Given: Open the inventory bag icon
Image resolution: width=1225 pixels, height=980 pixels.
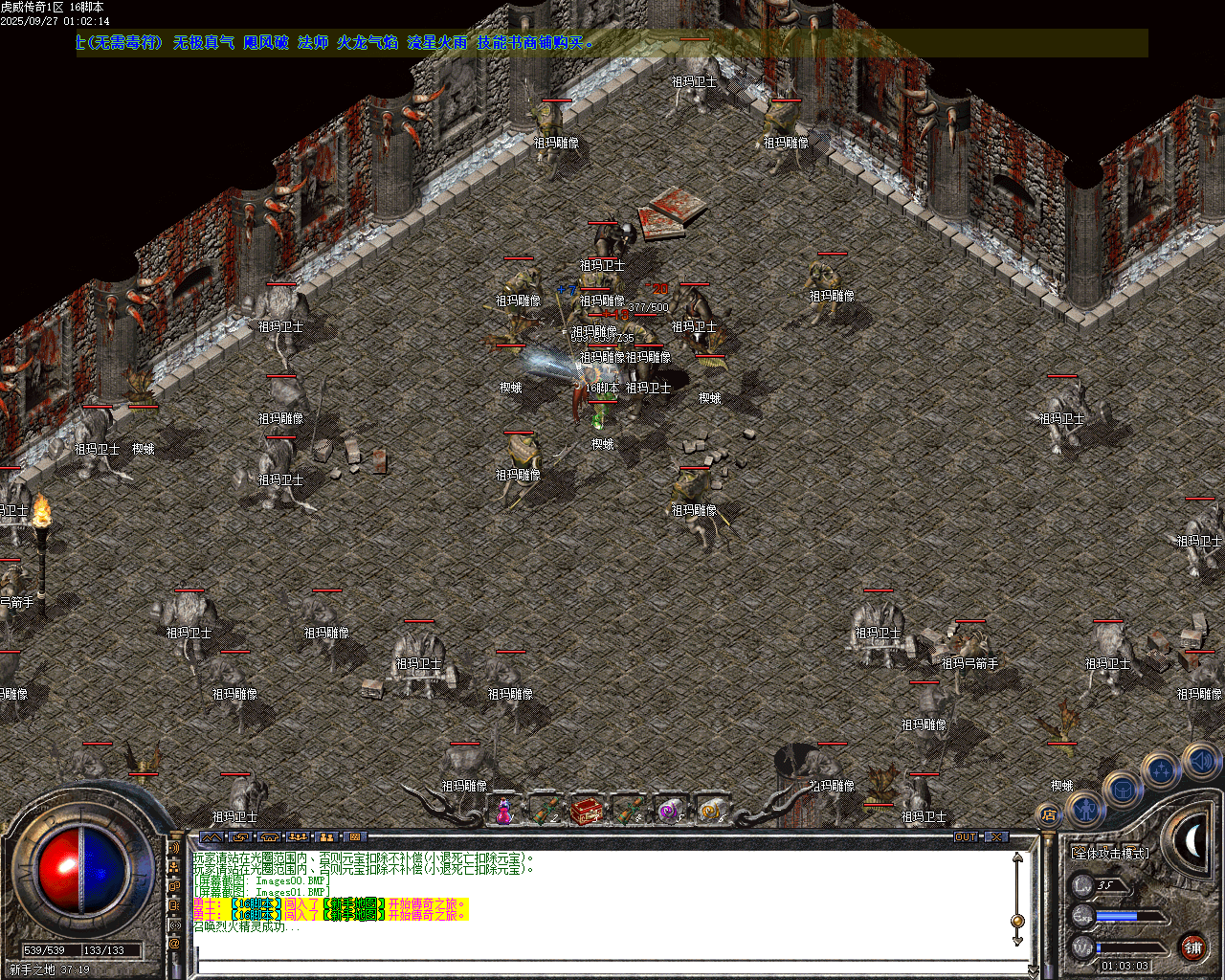Looking at the screenshot, I should coord(1122,790).
